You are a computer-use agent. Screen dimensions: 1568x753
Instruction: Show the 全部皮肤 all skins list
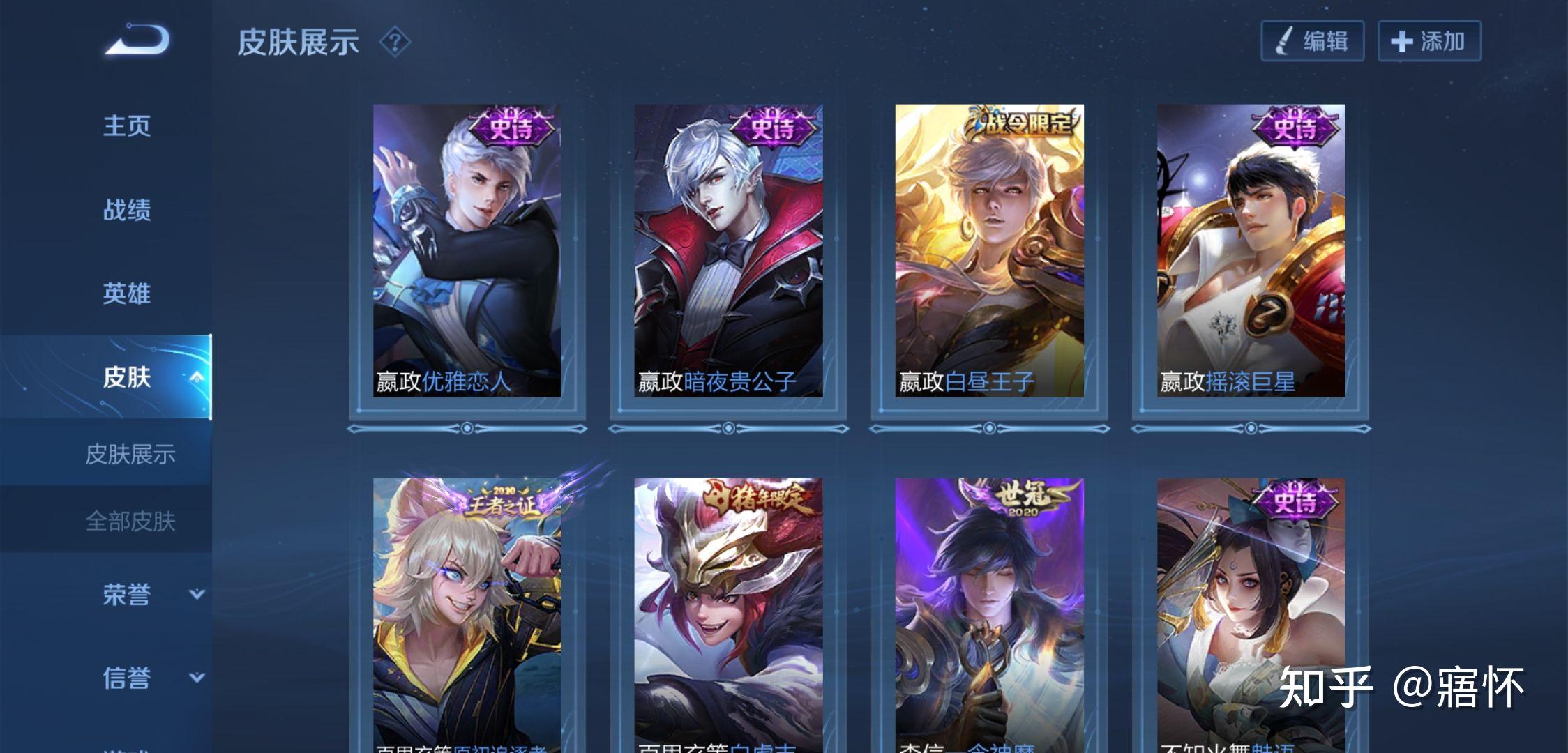point(130,521)
